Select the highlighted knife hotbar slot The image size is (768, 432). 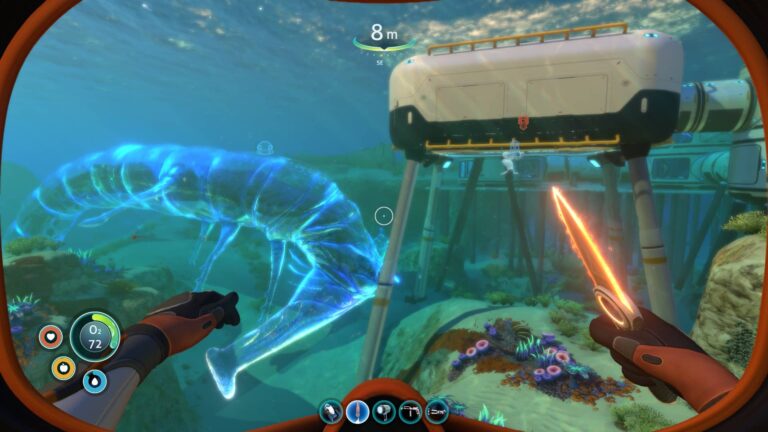[x=358, y=411]
